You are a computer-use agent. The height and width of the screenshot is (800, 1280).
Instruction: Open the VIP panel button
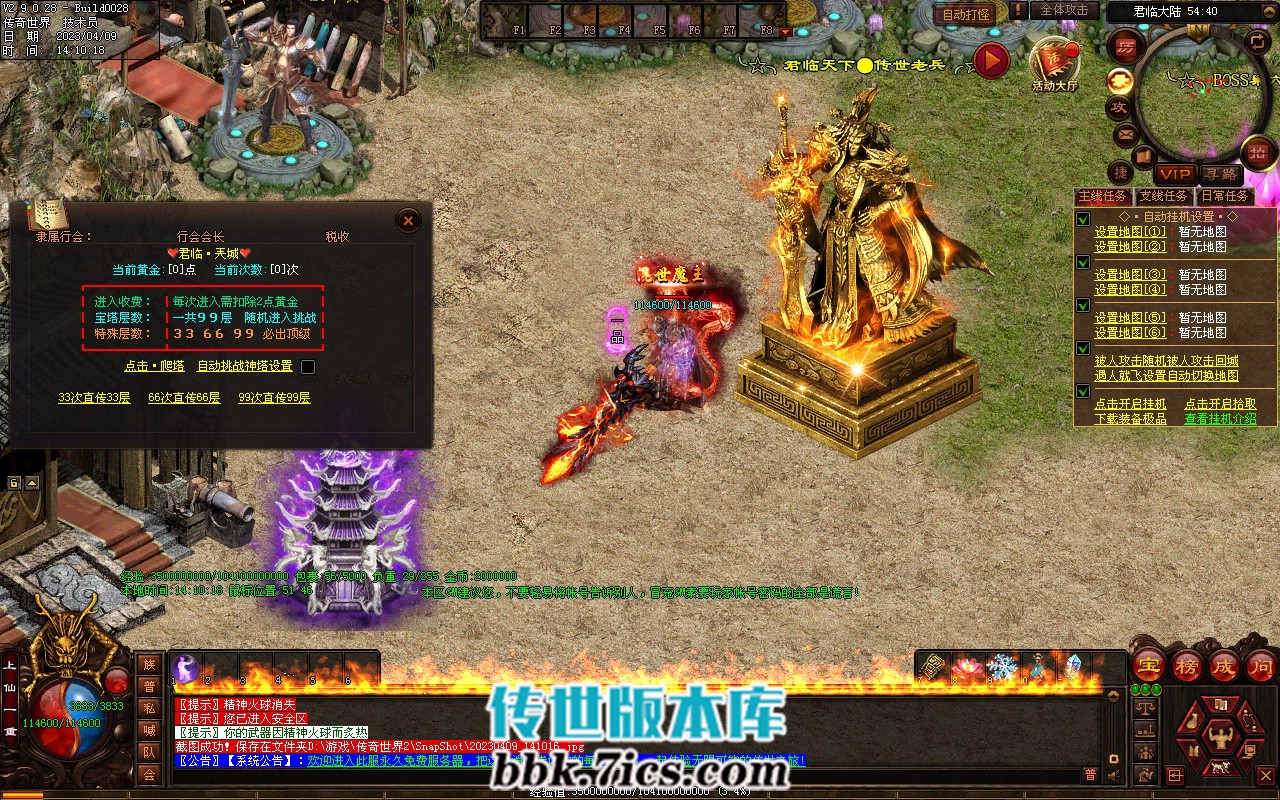coord(1175,174)
